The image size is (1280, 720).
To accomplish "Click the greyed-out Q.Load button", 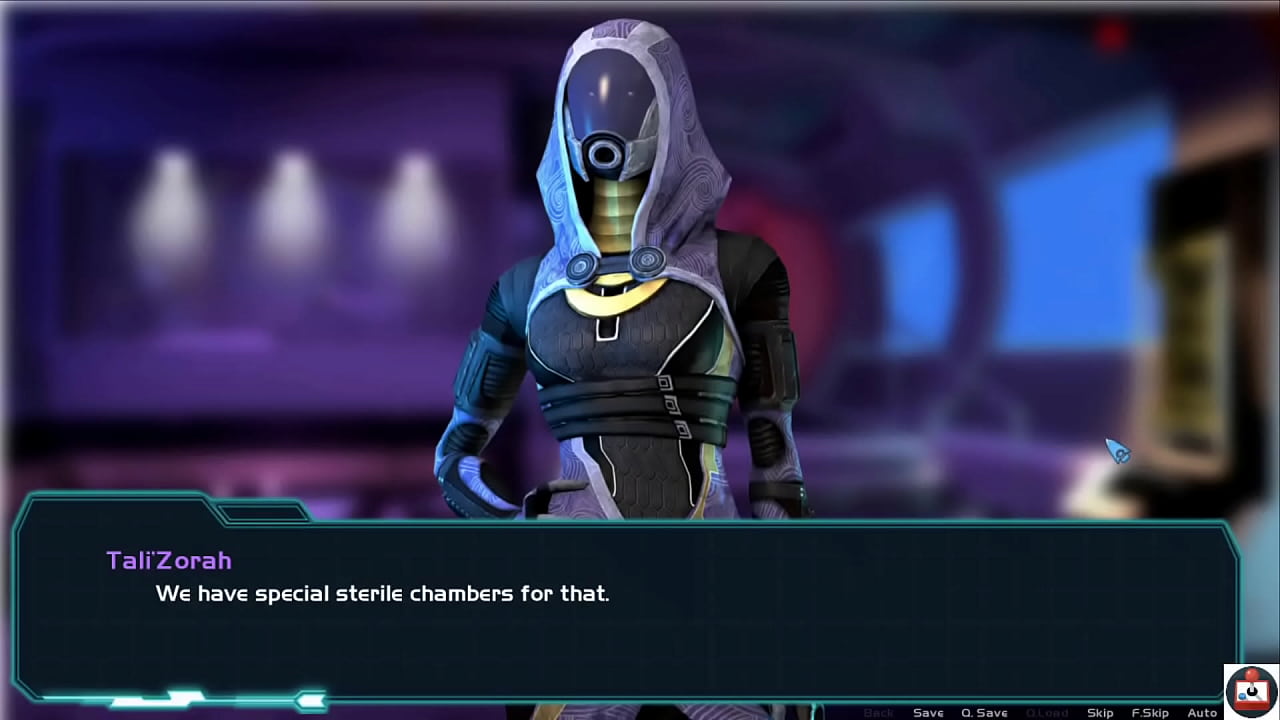I will click(x=1047, y=712).
